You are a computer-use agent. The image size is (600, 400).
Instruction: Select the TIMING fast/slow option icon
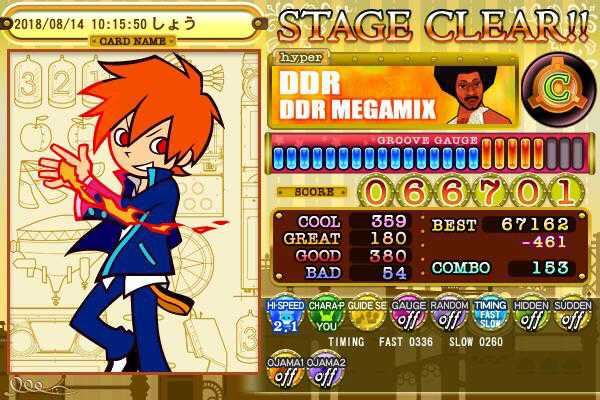point(489,316)
